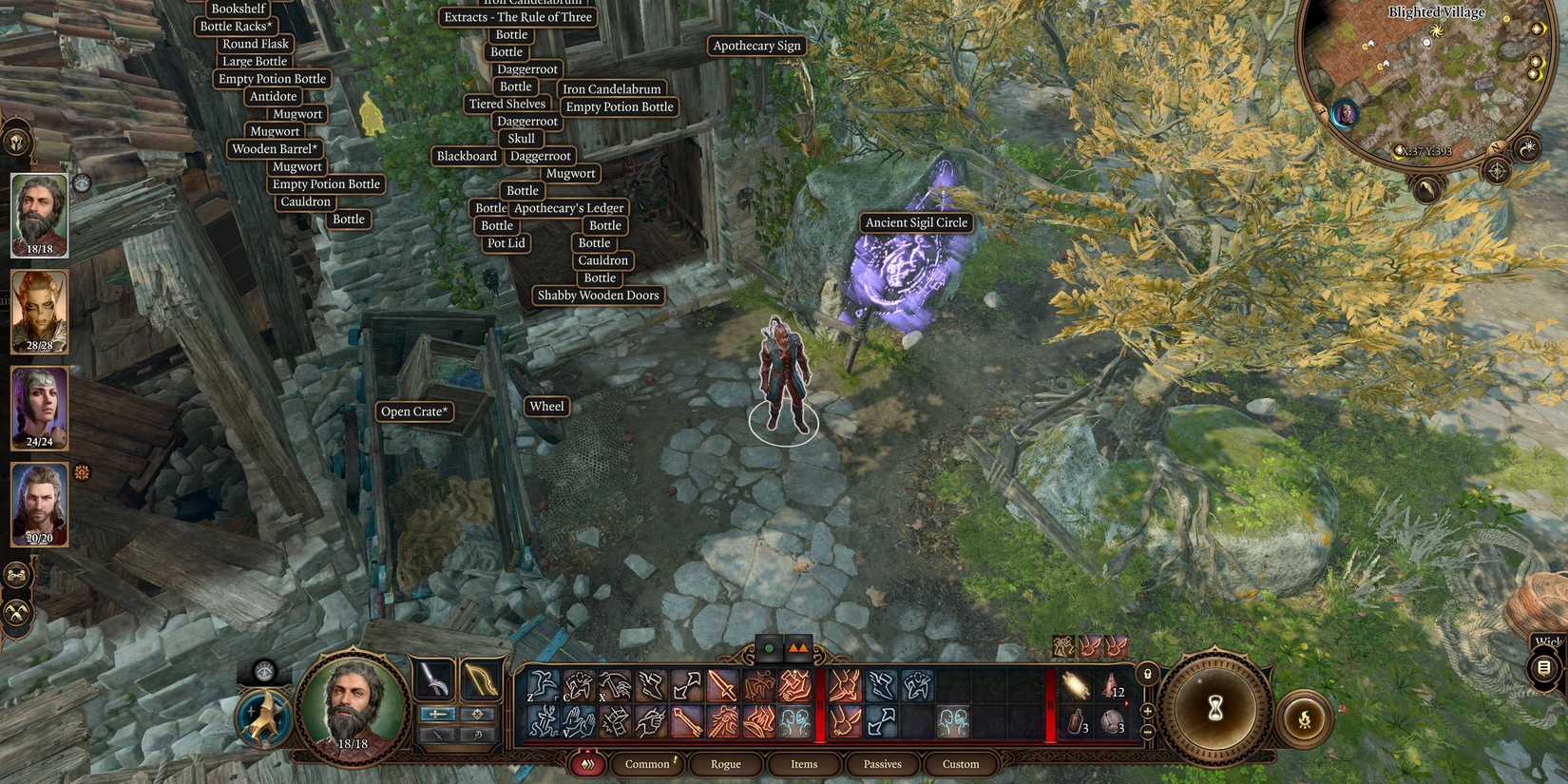Click the topmost circular emblem on the left edge
This screenshot has width=1568, height=784.
17,142
